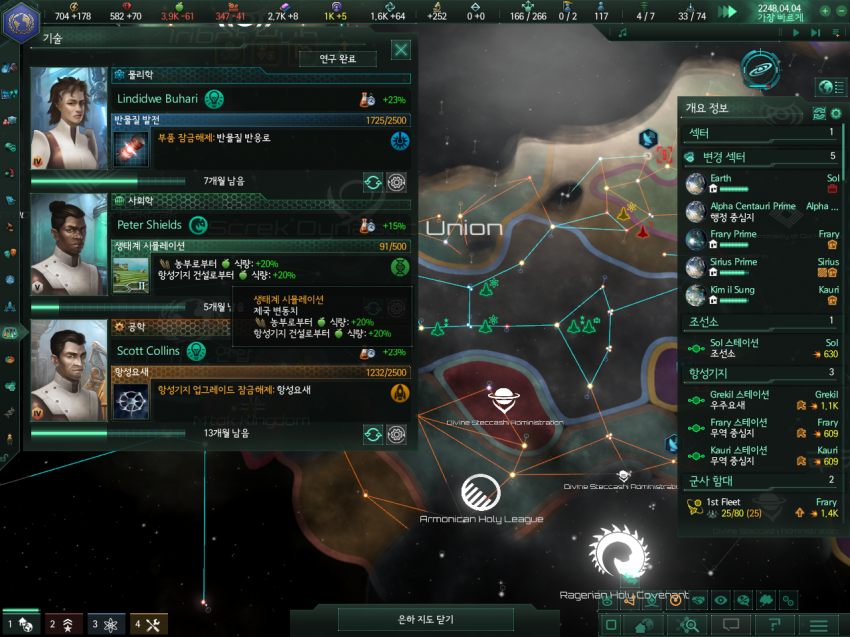Open the 반물질 발전 physics research project
The width and height of the screenshot is (850, 637).
point(260,138)
